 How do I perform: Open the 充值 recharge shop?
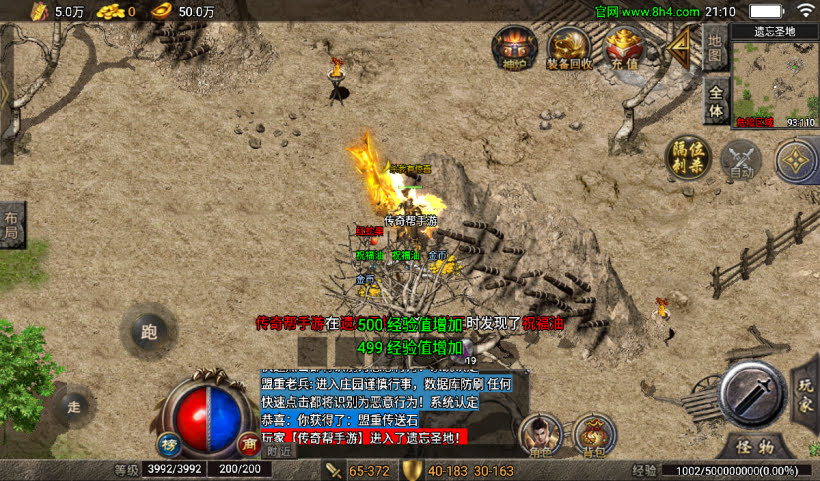point(625,48)
